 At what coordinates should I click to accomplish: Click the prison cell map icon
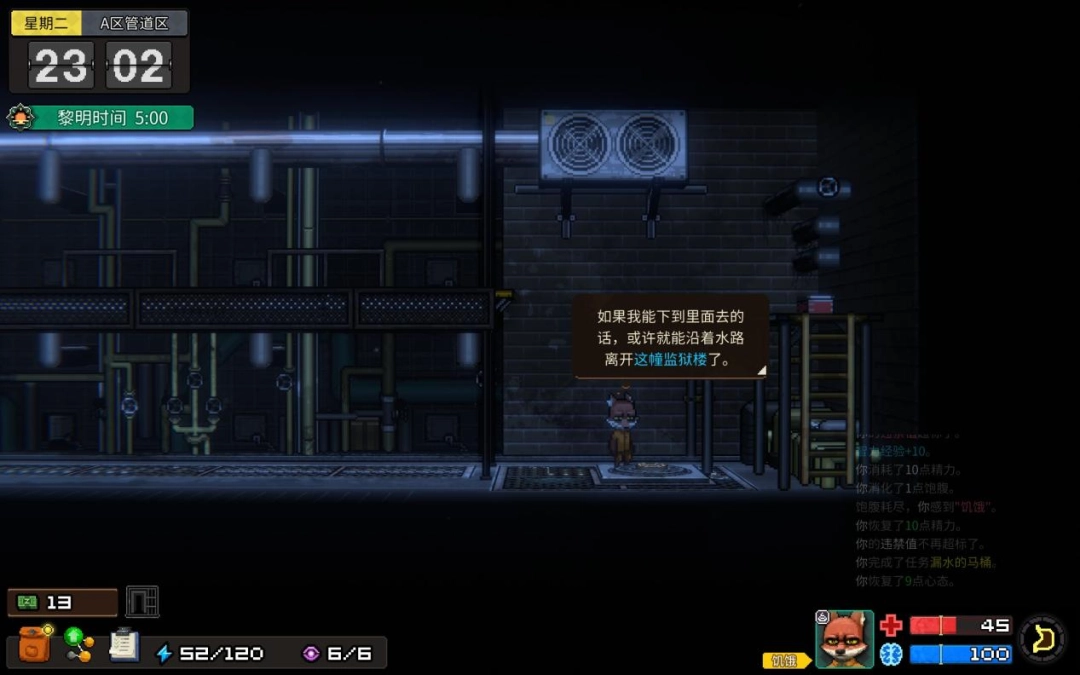coord(143,602)
